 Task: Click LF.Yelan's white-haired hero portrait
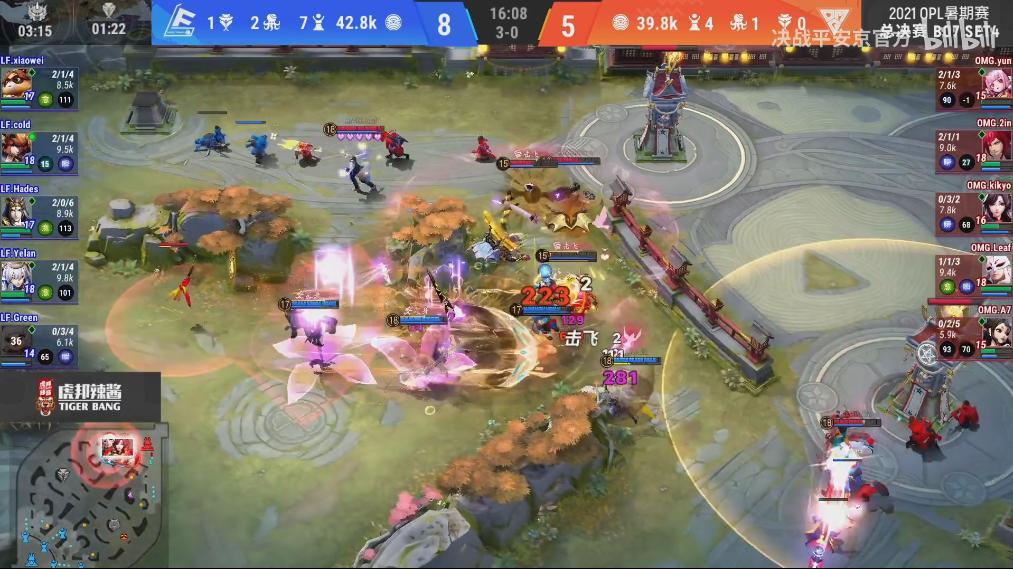(14, 275)
